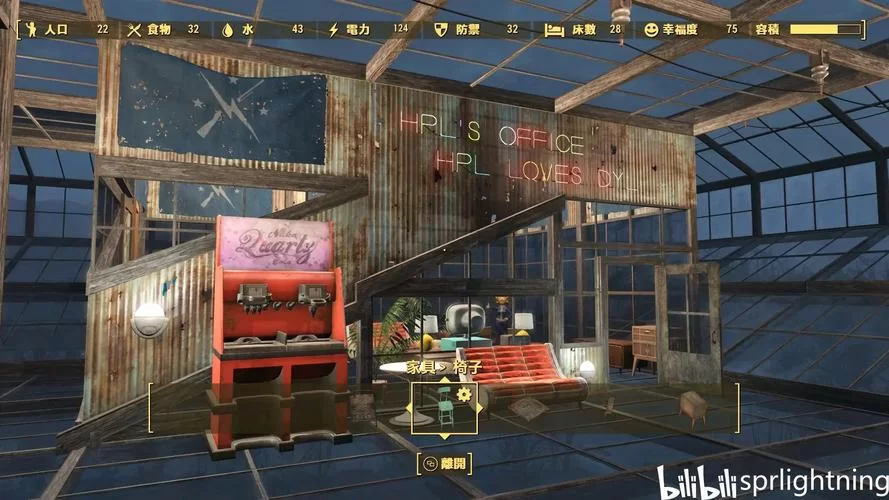The image size is (889, 500).
Task: Click the up arrow above the chair item
Action: (x=444, y=379)
